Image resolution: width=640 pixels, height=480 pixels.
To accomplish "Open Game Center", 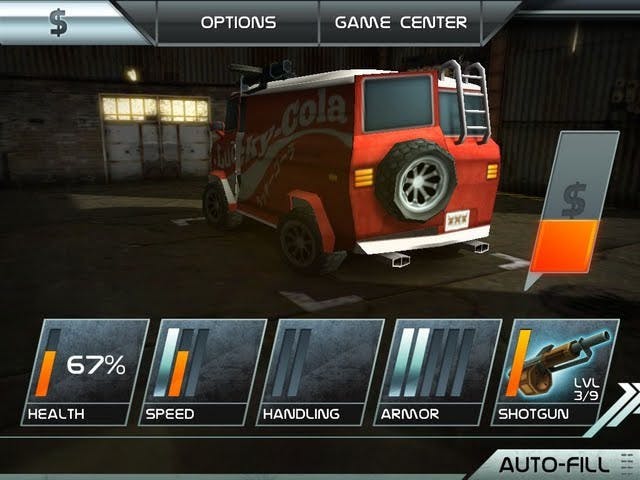I will (x=400, y=21).
